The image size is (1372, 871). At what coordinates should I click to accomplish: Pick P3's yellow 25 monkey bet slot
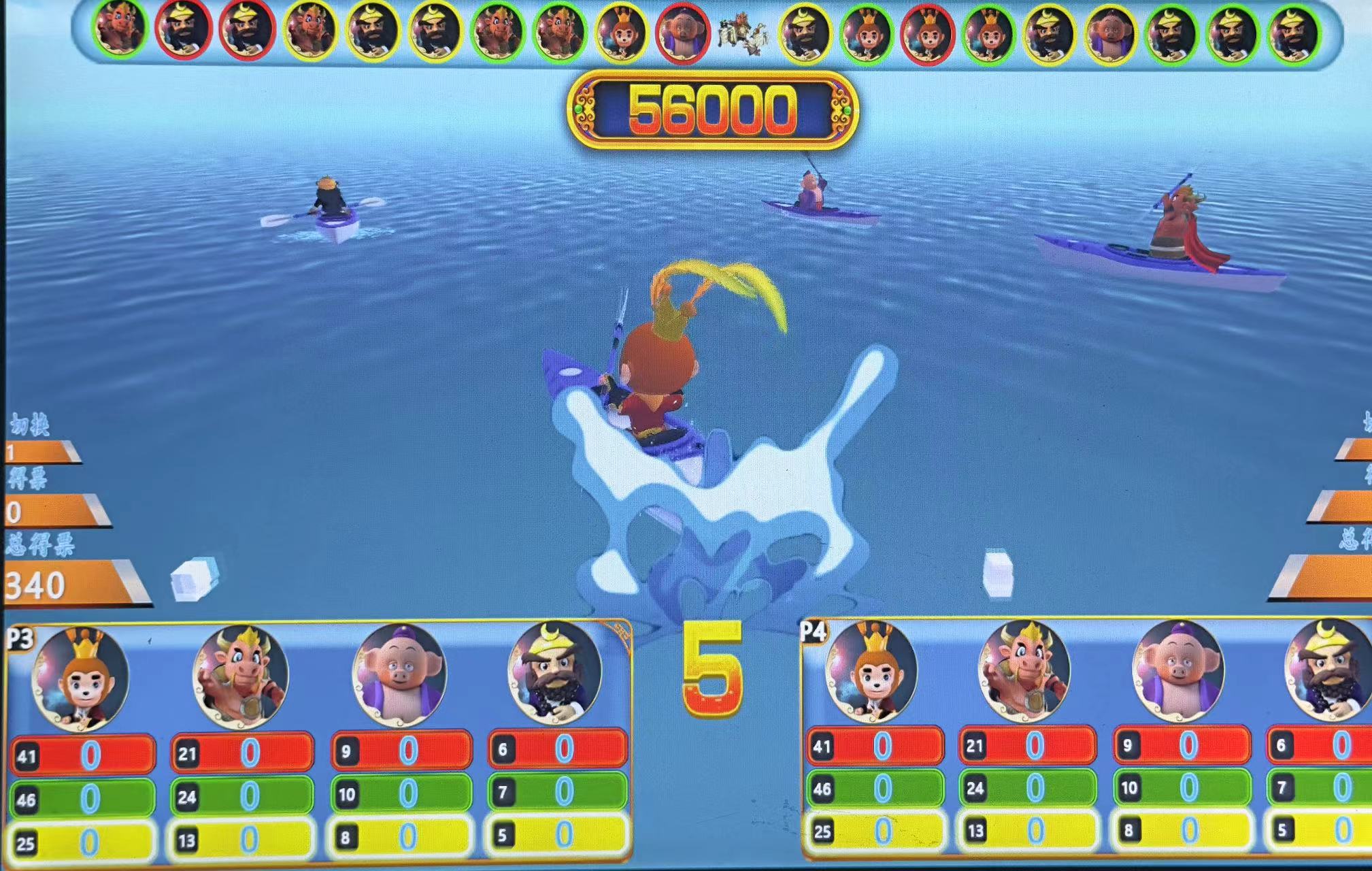coord(83,842)
